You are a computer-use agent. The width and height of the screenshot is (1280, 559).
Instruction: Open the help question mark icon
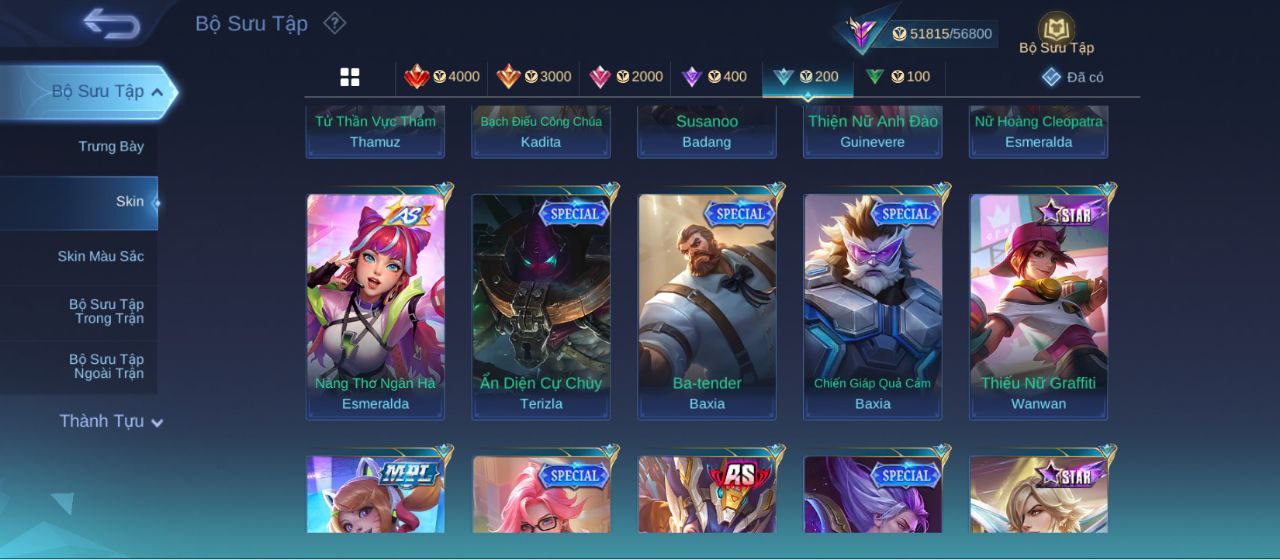click(x=335, y=23)
